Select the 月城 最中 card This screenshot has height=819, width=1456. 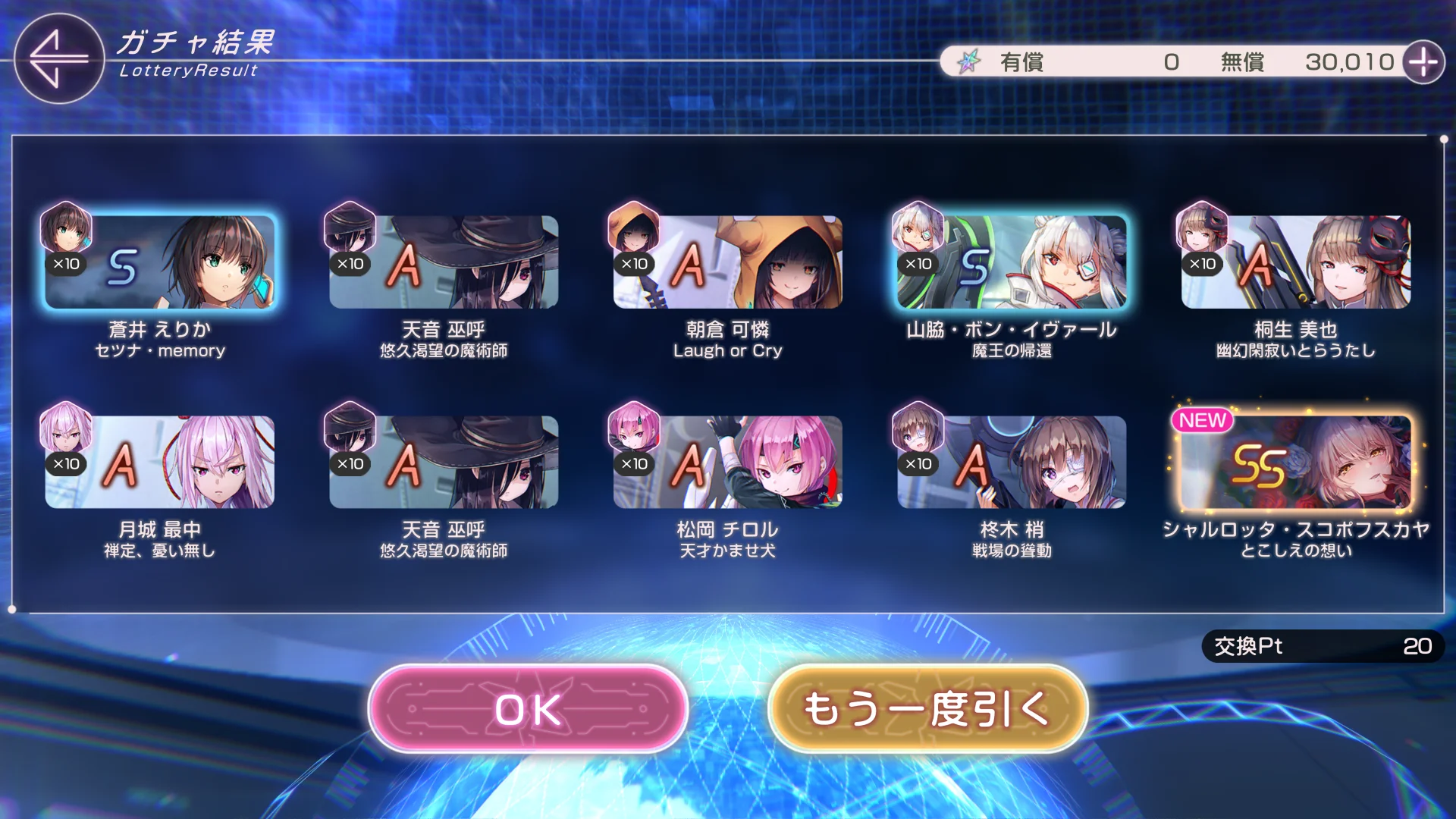click(159, 462)
